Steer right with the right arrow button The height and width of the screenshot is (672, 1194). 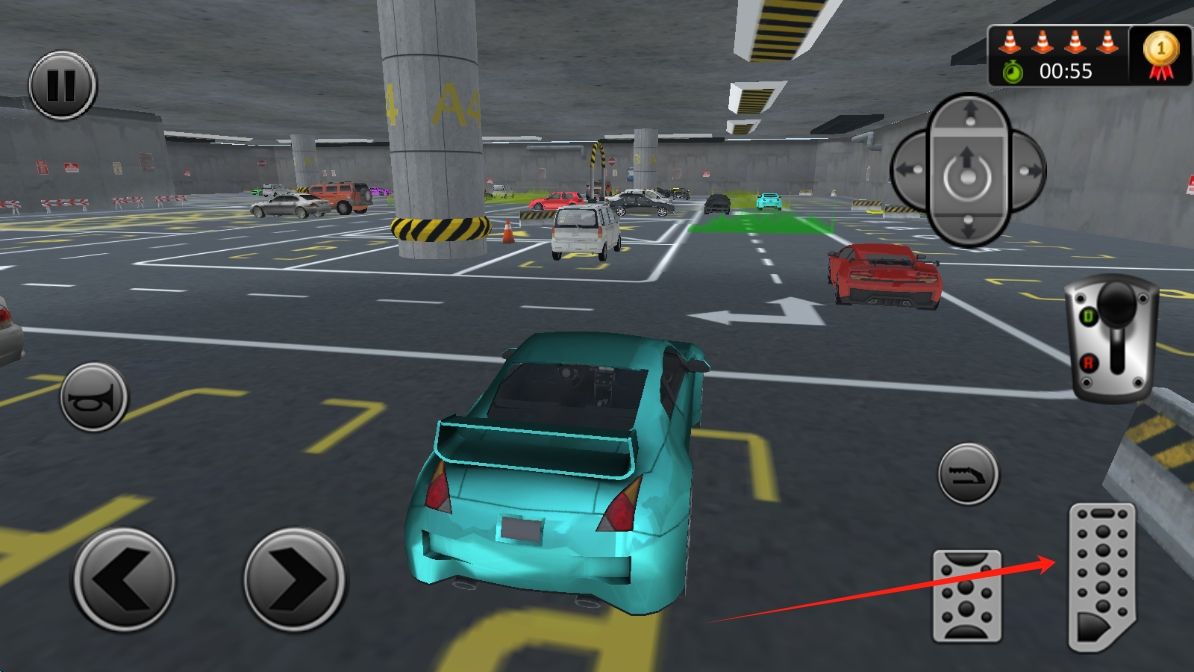tap(295, 579)
